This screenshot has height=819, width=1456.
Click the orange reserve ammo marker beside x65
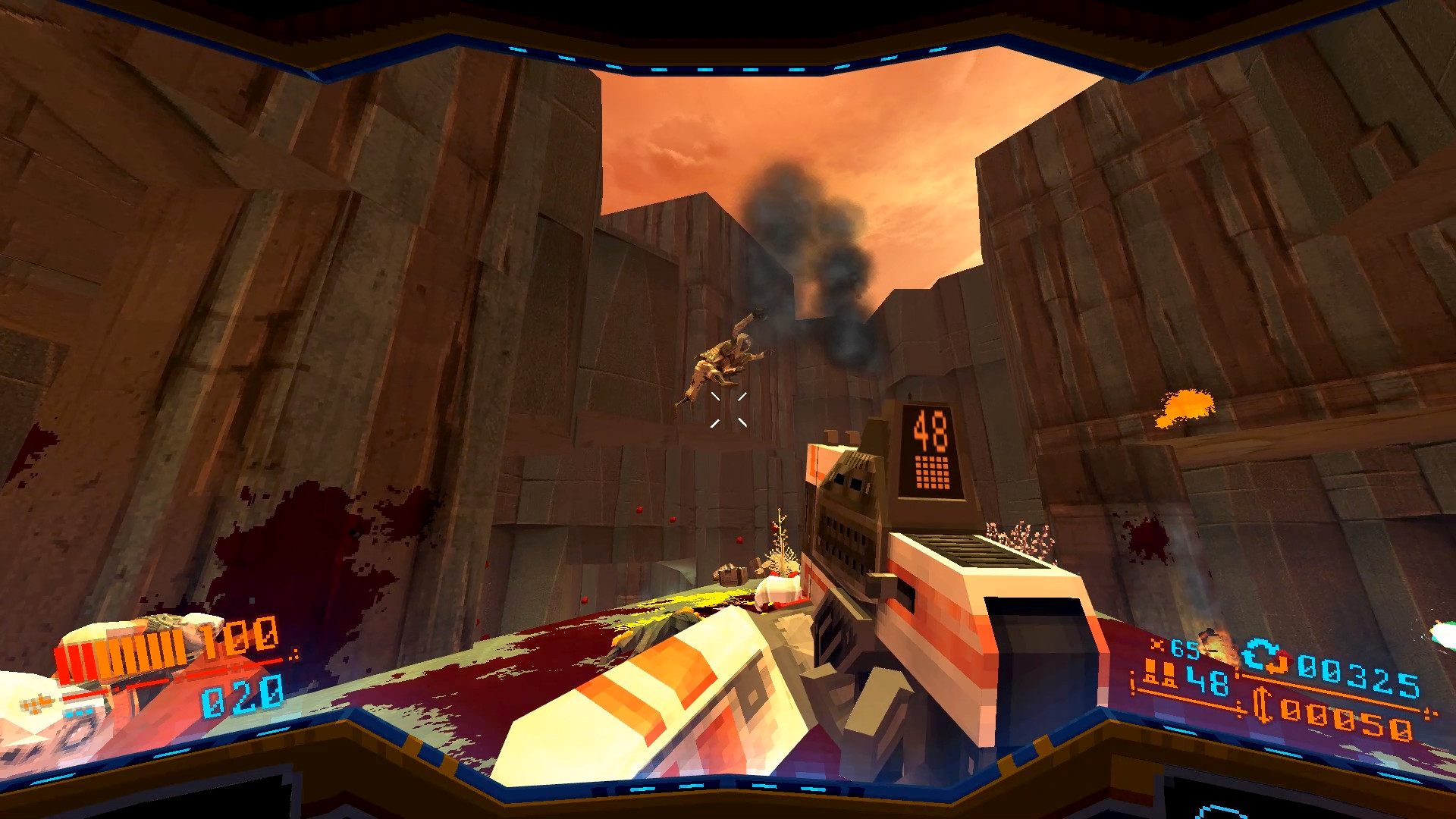coord(1157,644)
